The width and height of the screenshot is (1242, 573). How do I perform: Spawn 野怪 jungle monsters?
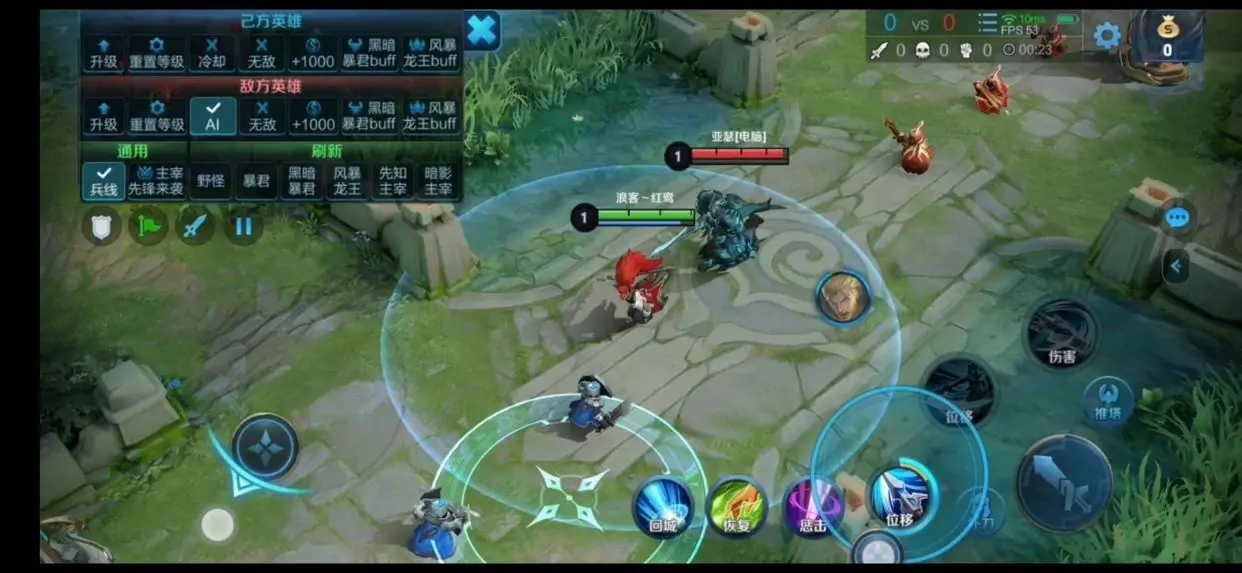[211, 181]
